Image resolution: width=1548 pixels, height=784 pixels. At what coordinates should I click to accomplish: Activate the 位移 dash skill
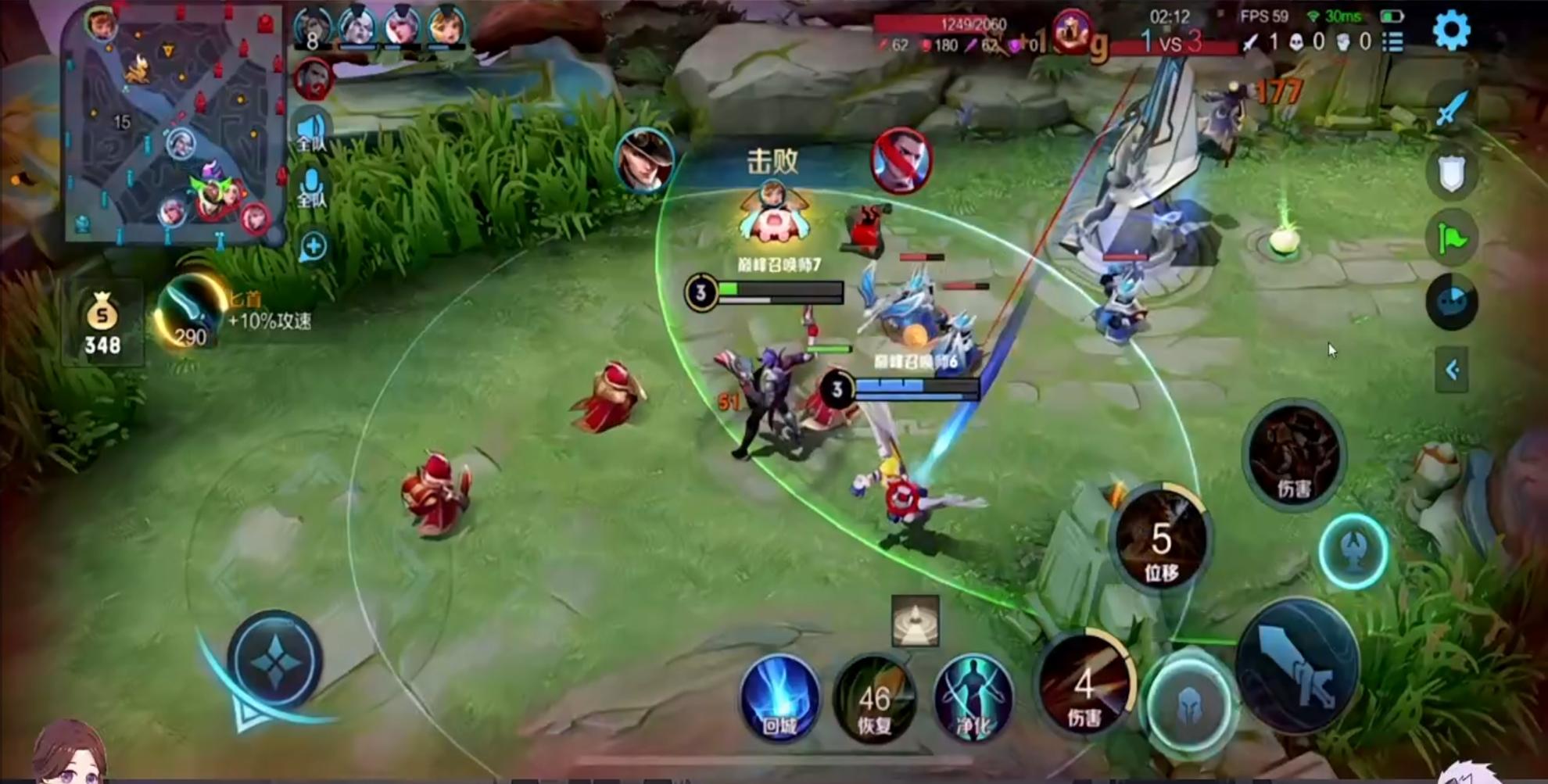(1161, 540)
